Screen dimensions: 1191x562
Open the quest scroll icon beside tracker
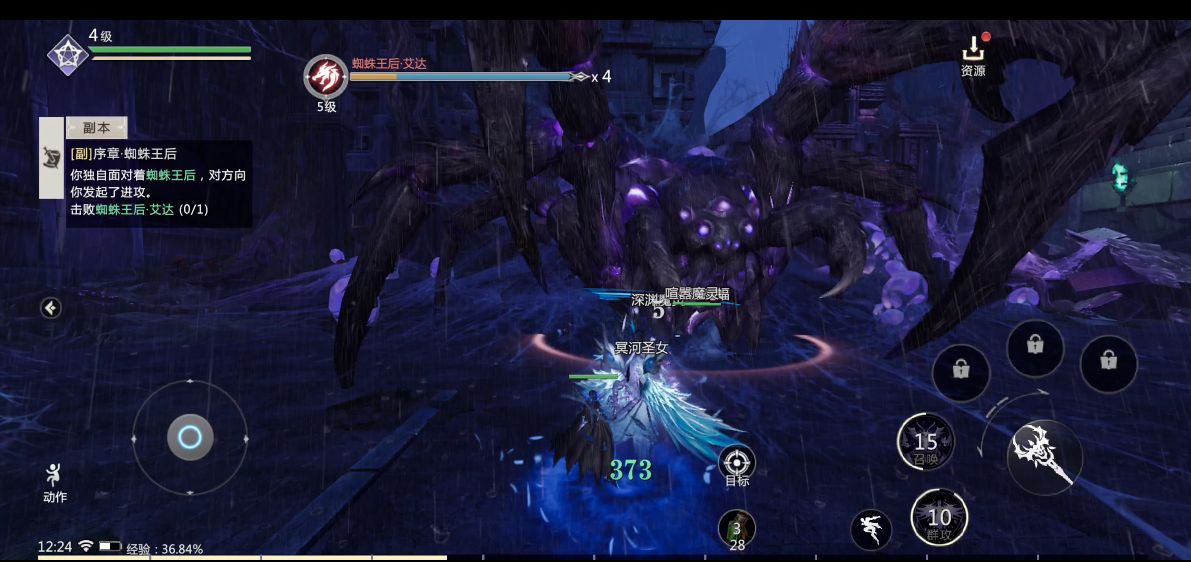(51, 157)
